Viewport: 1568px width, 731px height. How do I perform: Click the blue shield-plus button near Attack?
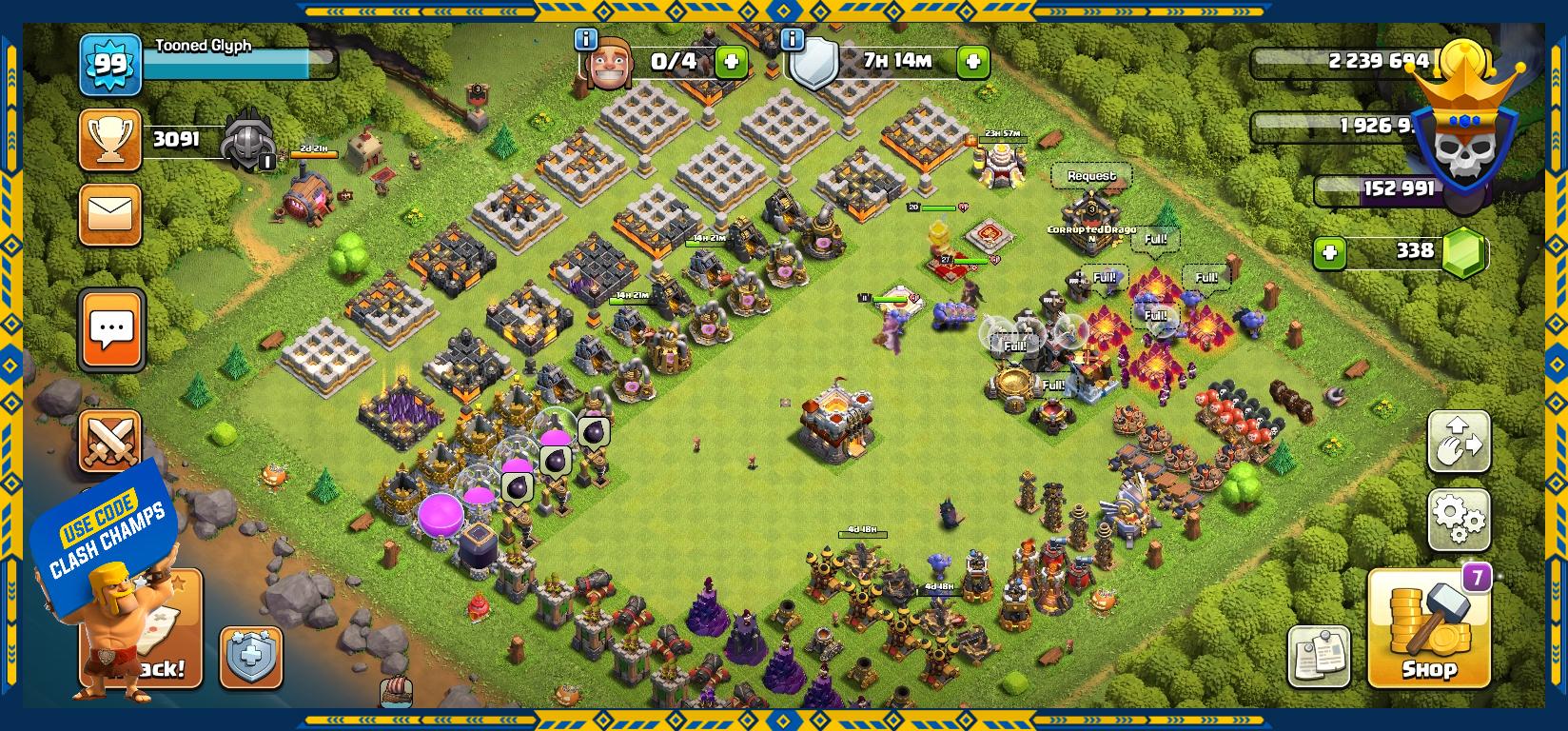pyautogui.click(x=251, y=657)
